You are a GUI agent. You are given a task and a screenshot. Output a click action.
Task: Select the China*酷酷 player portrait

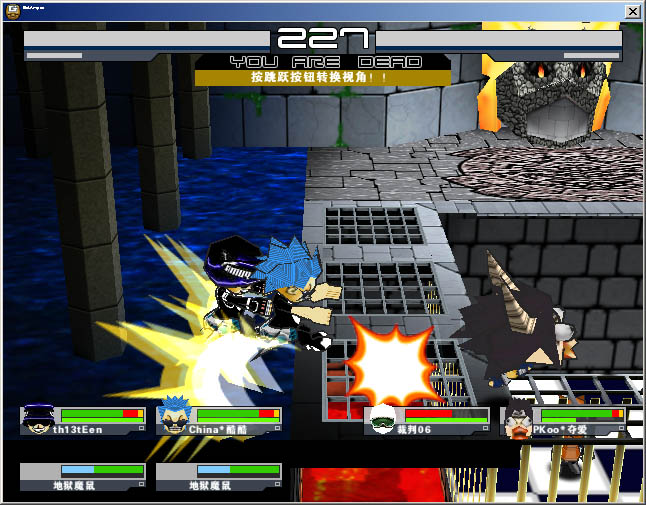click(175, 419)
